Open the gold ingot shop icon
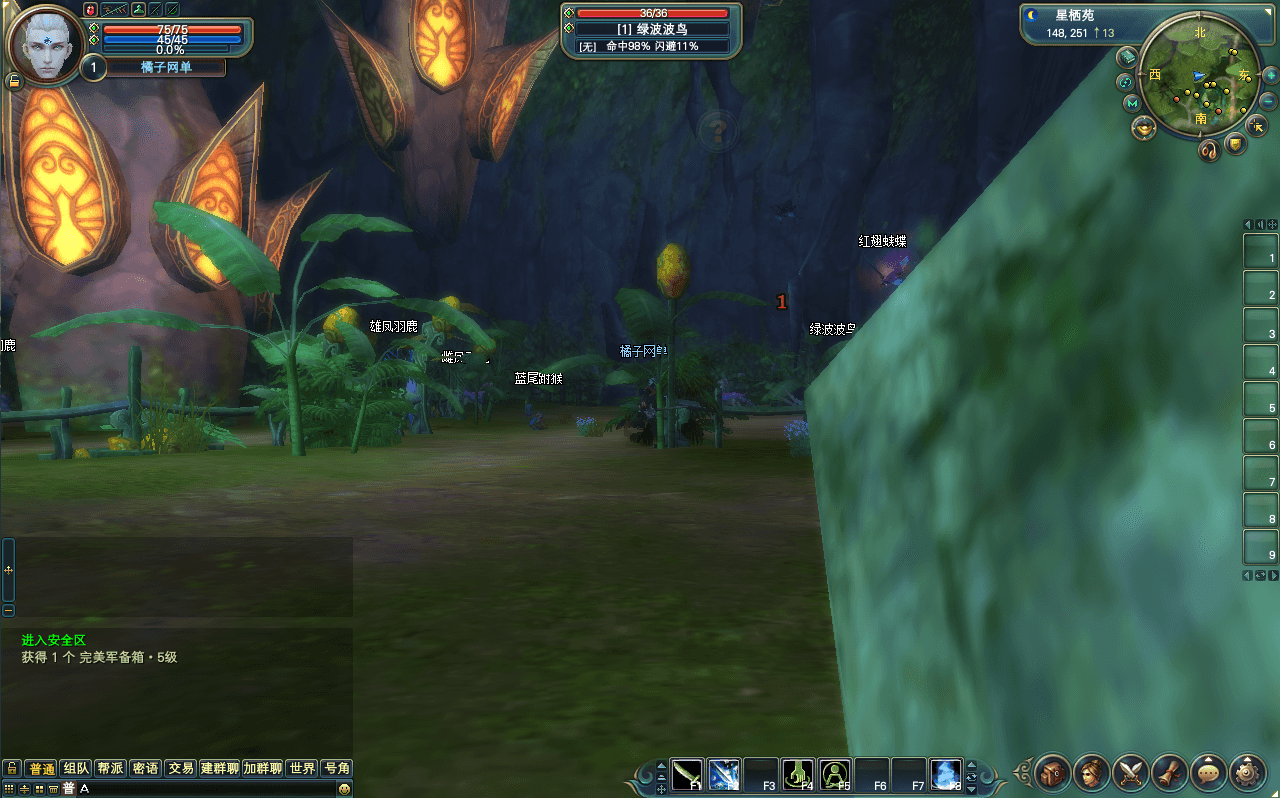The width and height of the screenshot is (1280, 798). point(1143,128)
